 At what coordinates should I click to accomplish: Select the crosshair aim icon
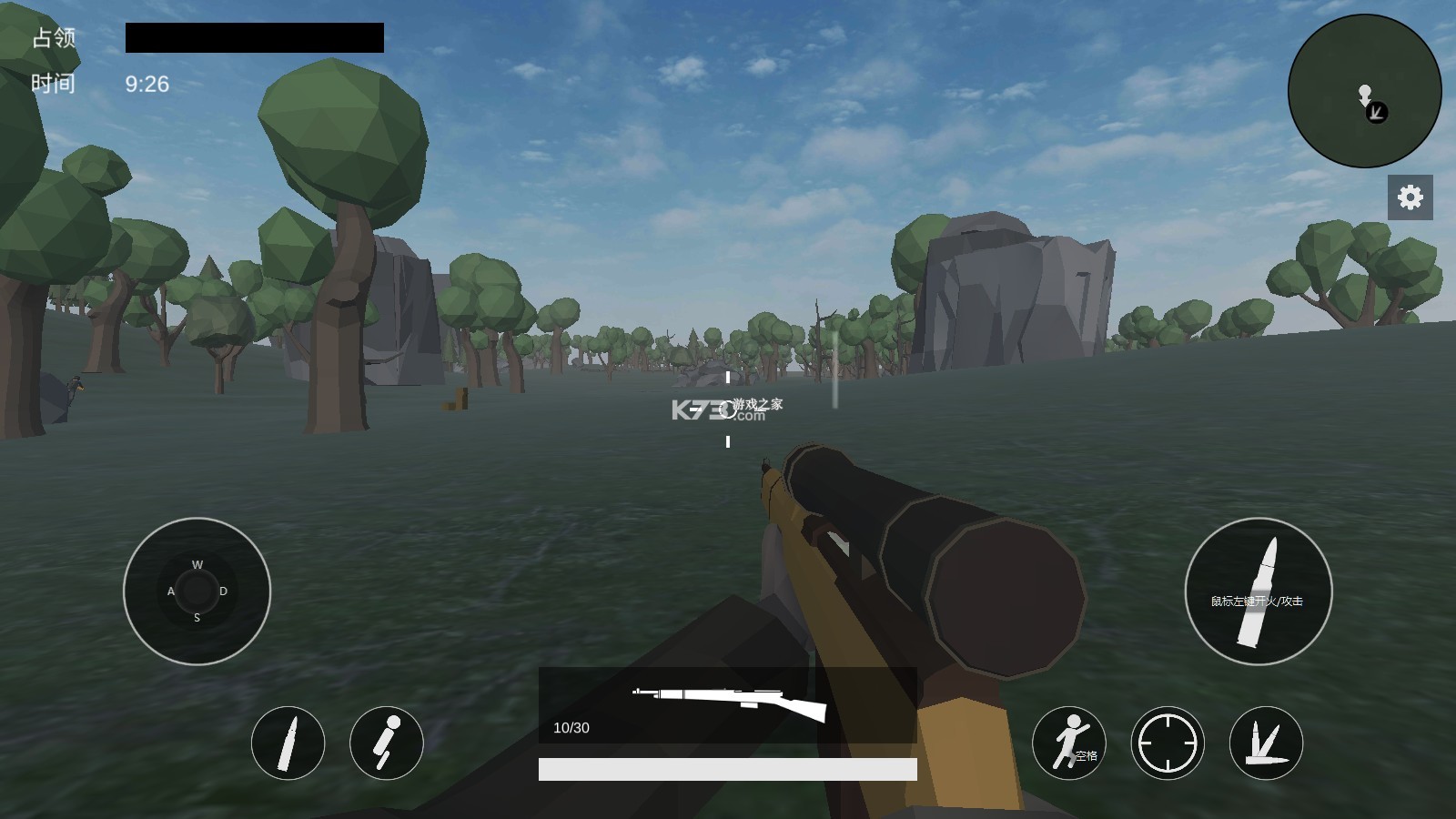coord(1167,743)
